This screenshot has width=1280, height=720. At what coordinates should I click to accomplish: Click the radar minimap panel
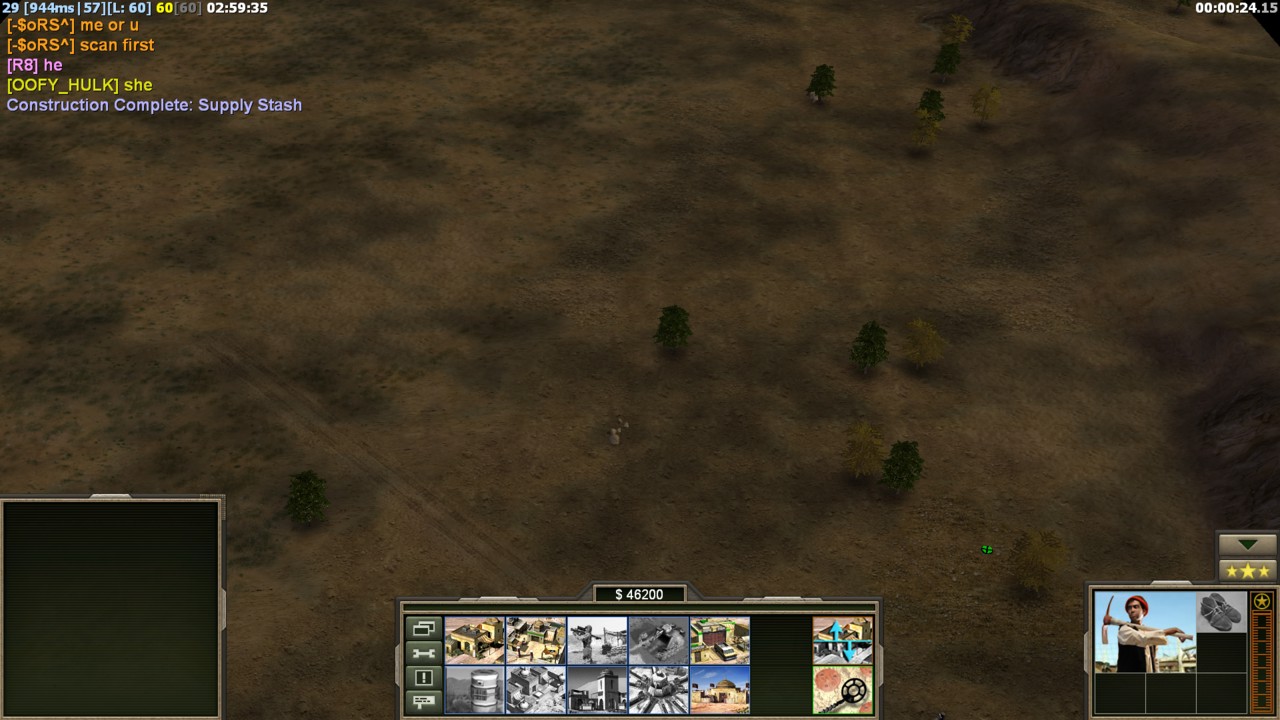(x=110, y=608)
